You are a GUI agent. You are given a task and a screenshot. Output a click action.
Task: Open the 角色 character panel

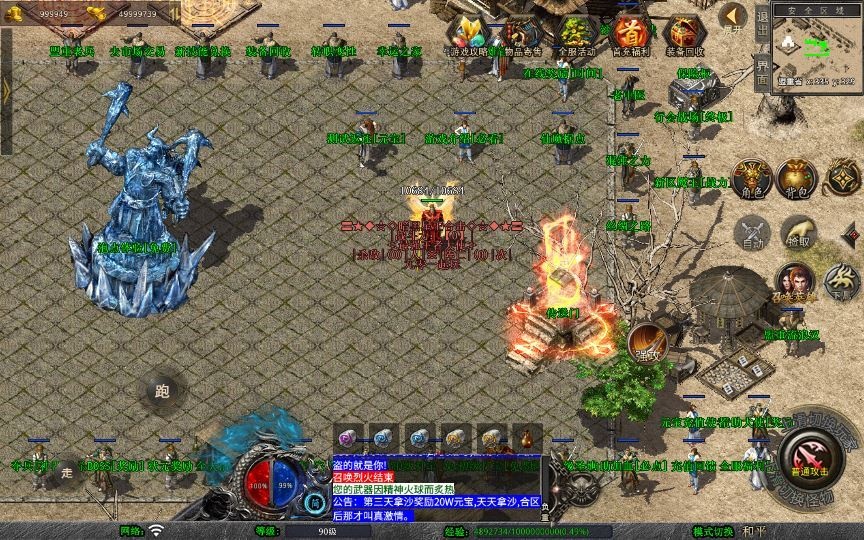[751, 177]
